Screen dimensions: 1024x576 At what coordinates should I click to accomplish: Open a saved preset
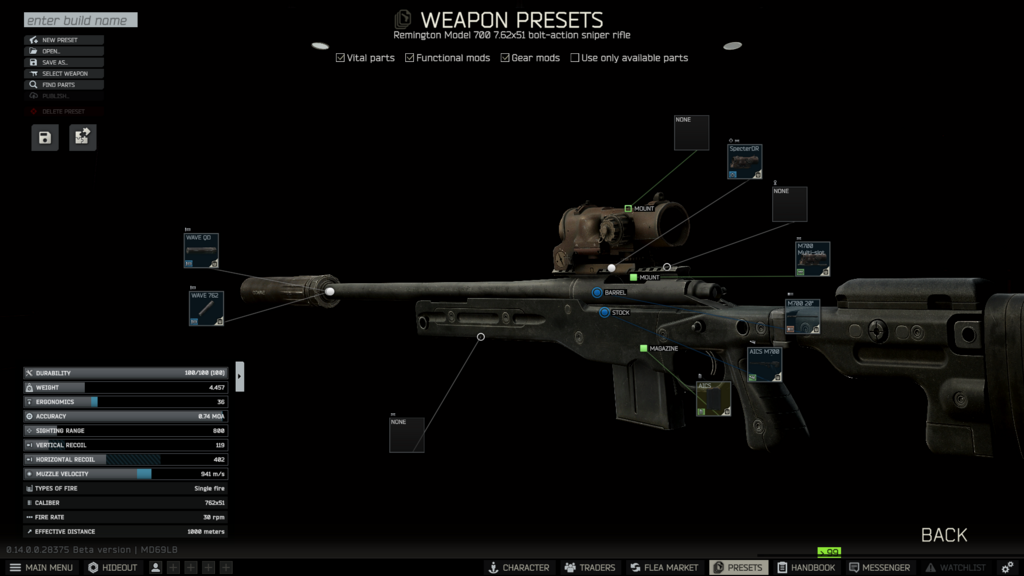[x=64, y=51]
